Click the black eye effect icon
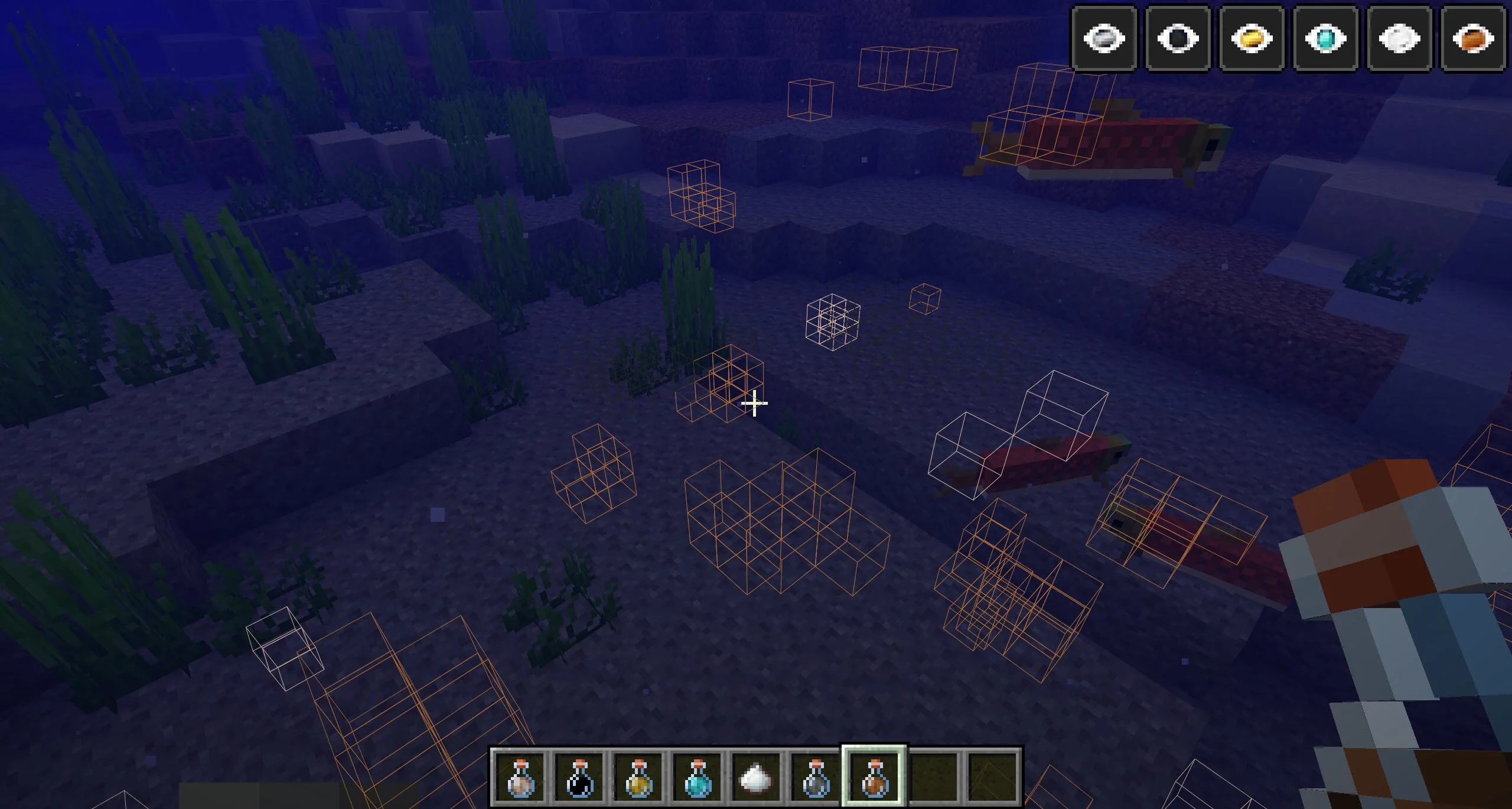This screenshot has width=1512, height=809. (1178, 39)
